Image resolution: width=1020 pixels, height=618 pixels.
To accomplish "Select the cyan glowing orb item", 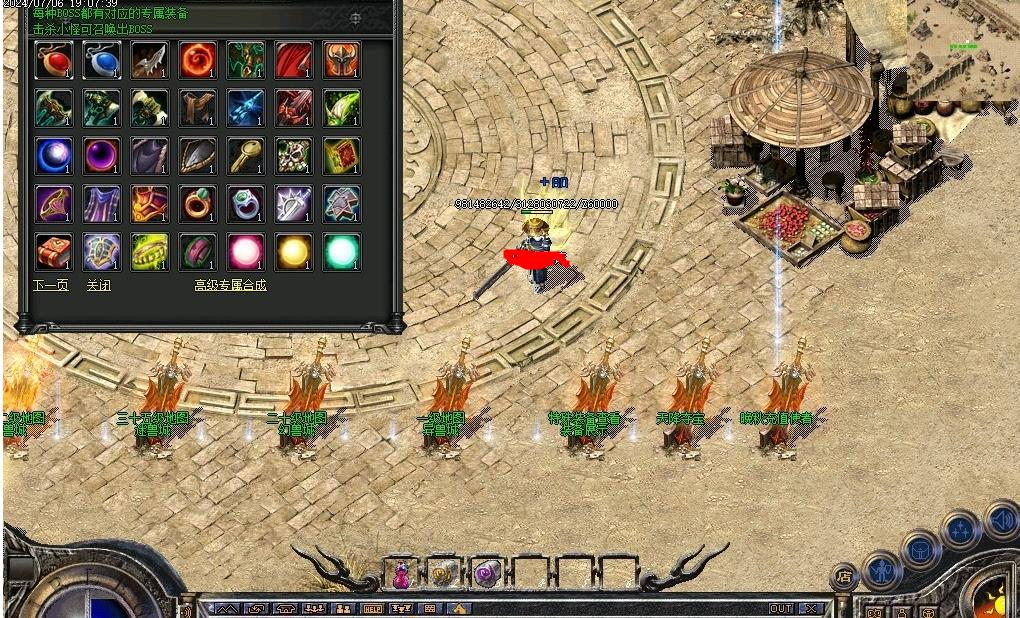I will [x=342, y=252].
